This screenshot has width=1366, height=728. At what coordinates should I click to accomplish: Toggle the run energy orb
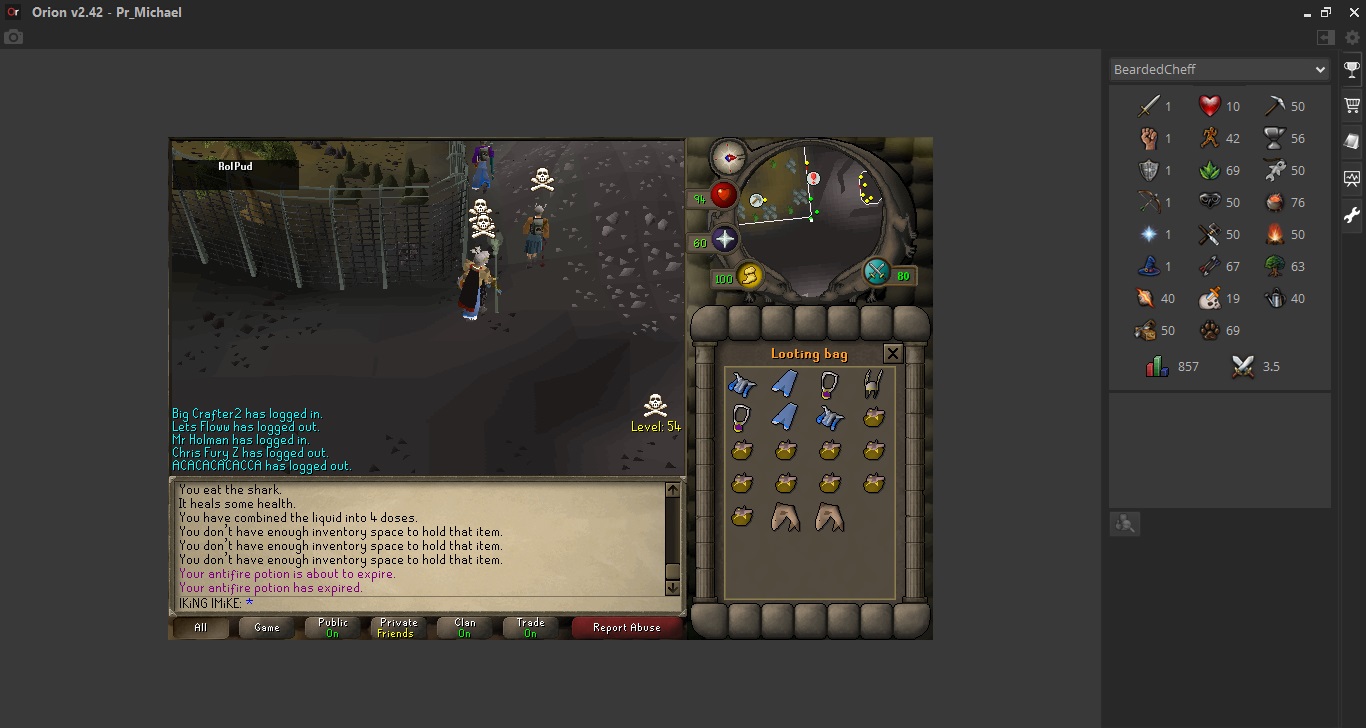pyautogui.click(x=748, y=276)
